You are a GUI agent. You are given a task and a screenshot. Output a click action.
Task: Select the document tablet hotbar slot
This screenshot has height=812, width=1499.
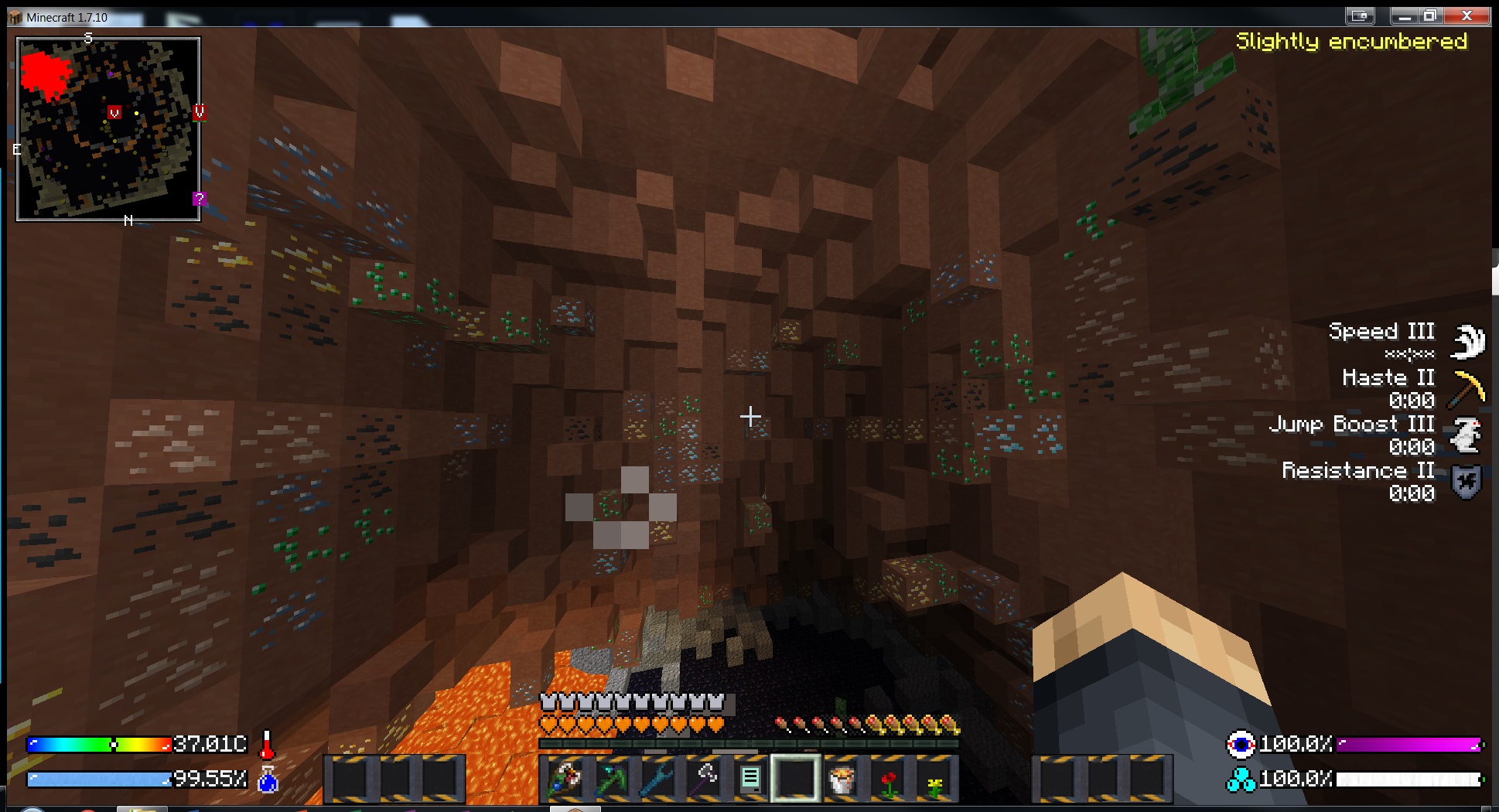(749, 778)
